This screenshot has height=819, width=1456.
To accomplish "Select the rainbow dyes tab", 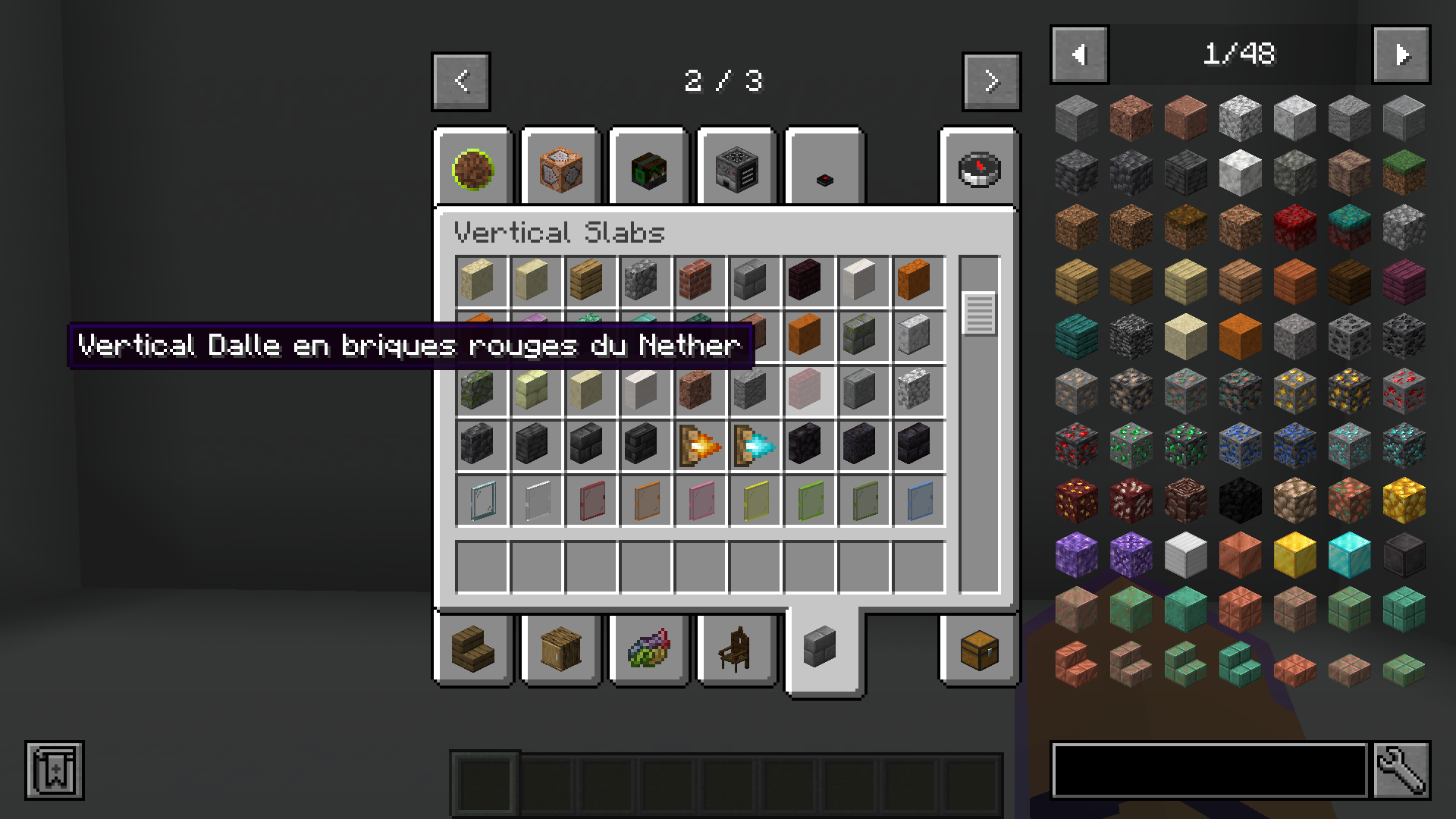I will pyautogui.click(x=648, y=651).
